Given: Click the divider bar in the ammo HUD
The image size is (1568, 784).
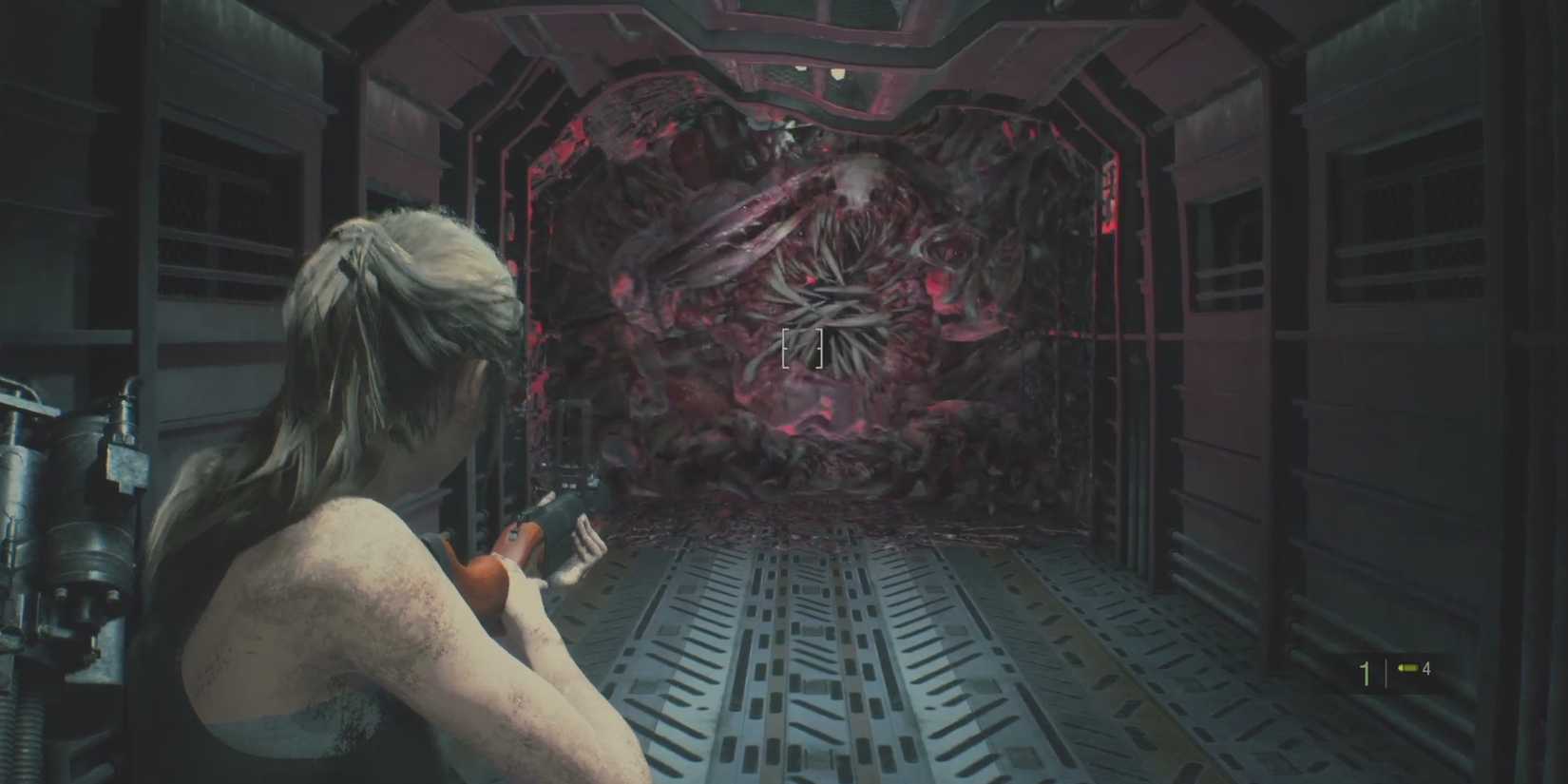Looking at the screenshot, I should click(x=1386, y=672).
